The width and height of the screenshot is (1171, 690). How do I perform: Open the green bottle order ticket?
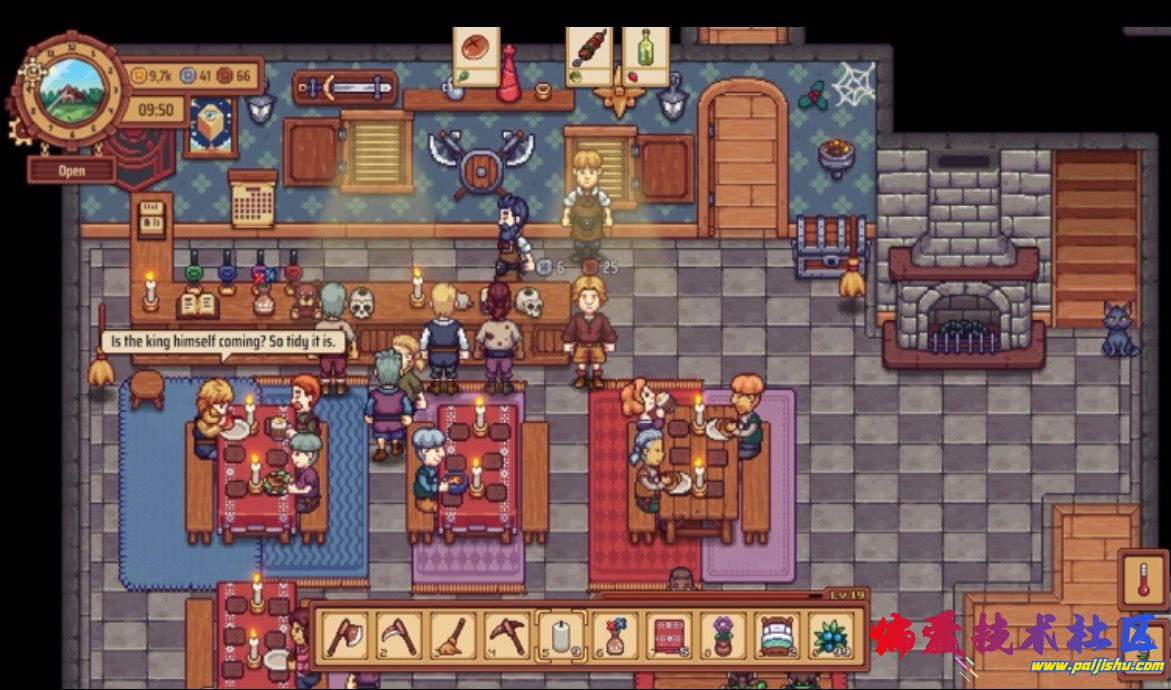(x=646, y=56)
